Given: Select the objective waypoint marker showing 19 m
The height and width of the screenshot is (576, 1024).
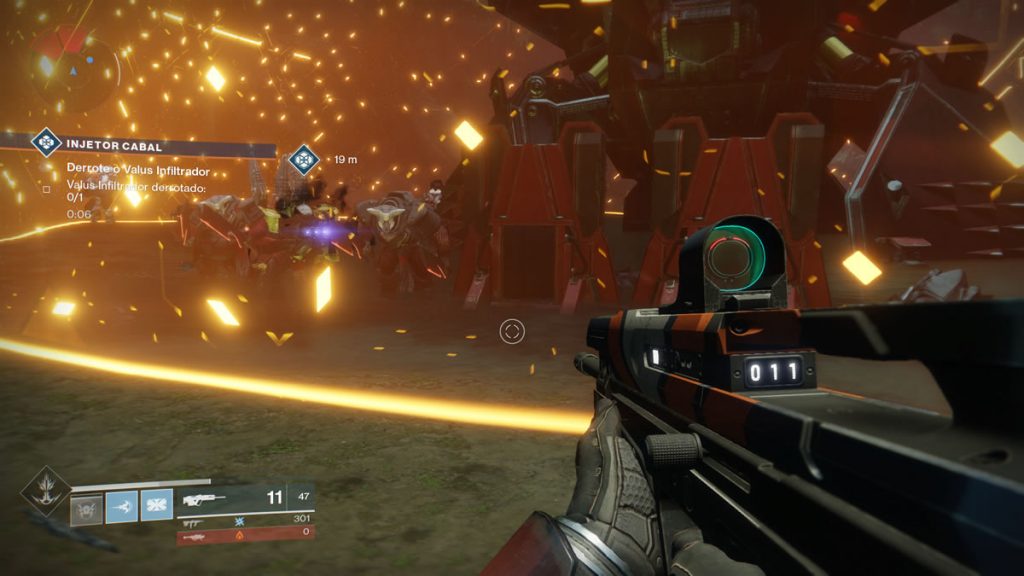Looking at the screenshot, I should (302, 159).
